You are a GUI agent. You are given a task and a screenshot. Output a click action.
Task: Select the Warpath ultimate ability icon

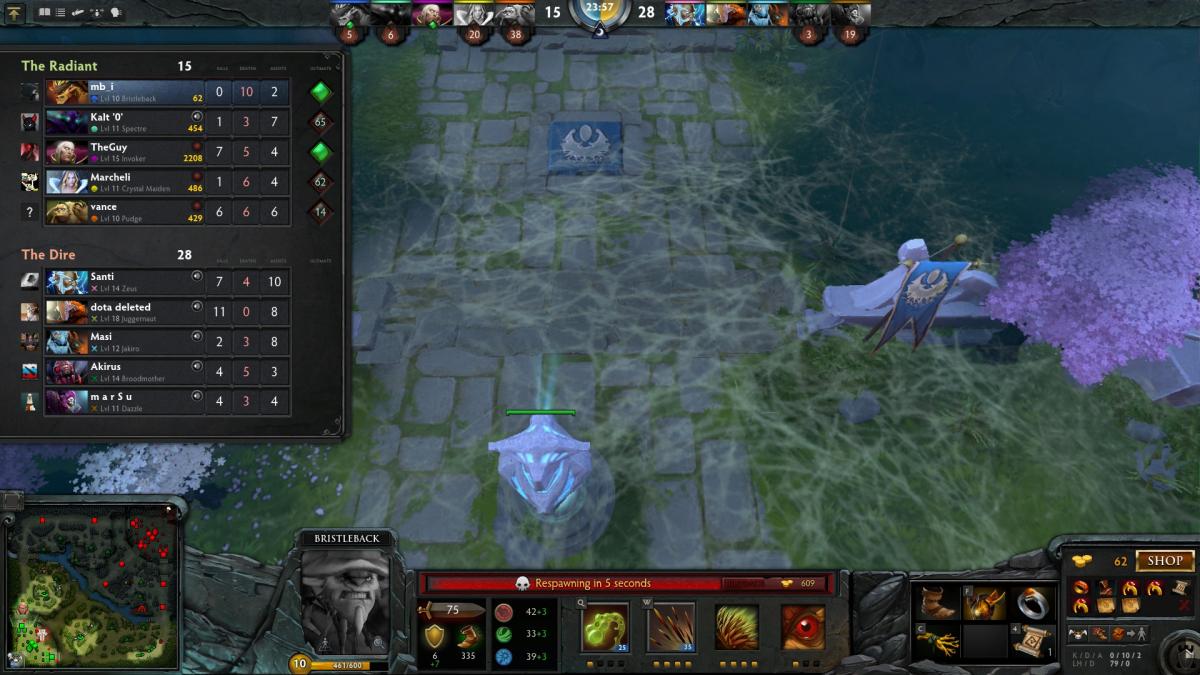click(802, 628)
